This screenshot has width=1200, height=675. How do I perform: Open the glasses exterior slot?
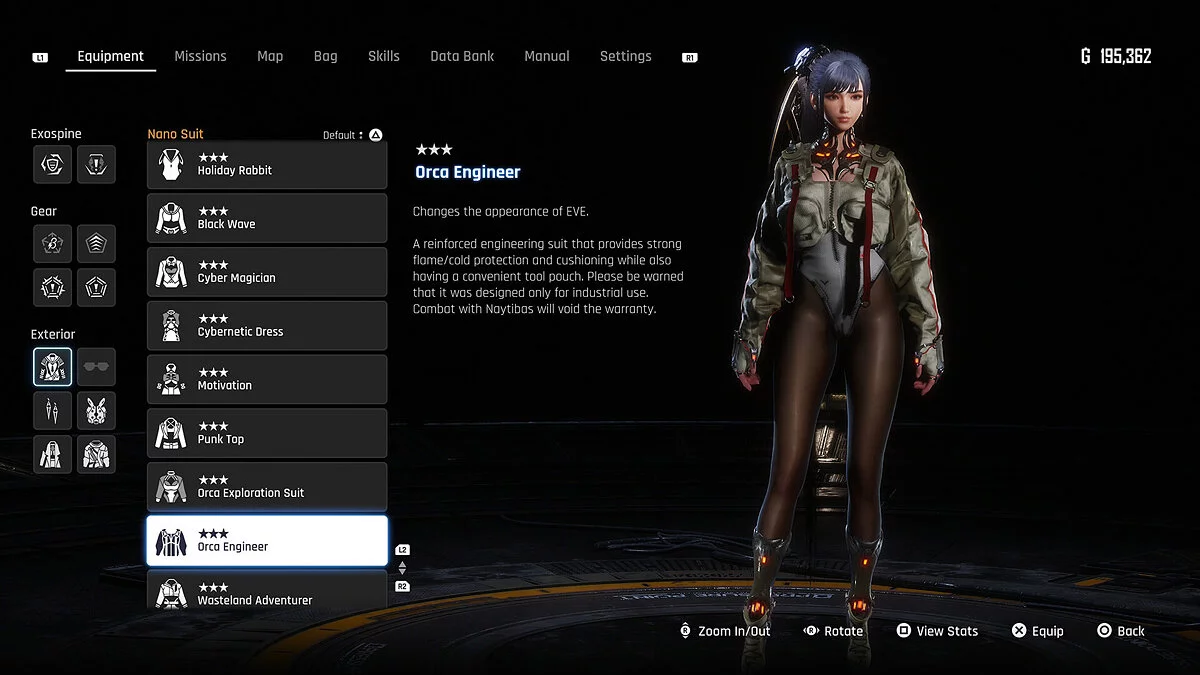(96, 367)
